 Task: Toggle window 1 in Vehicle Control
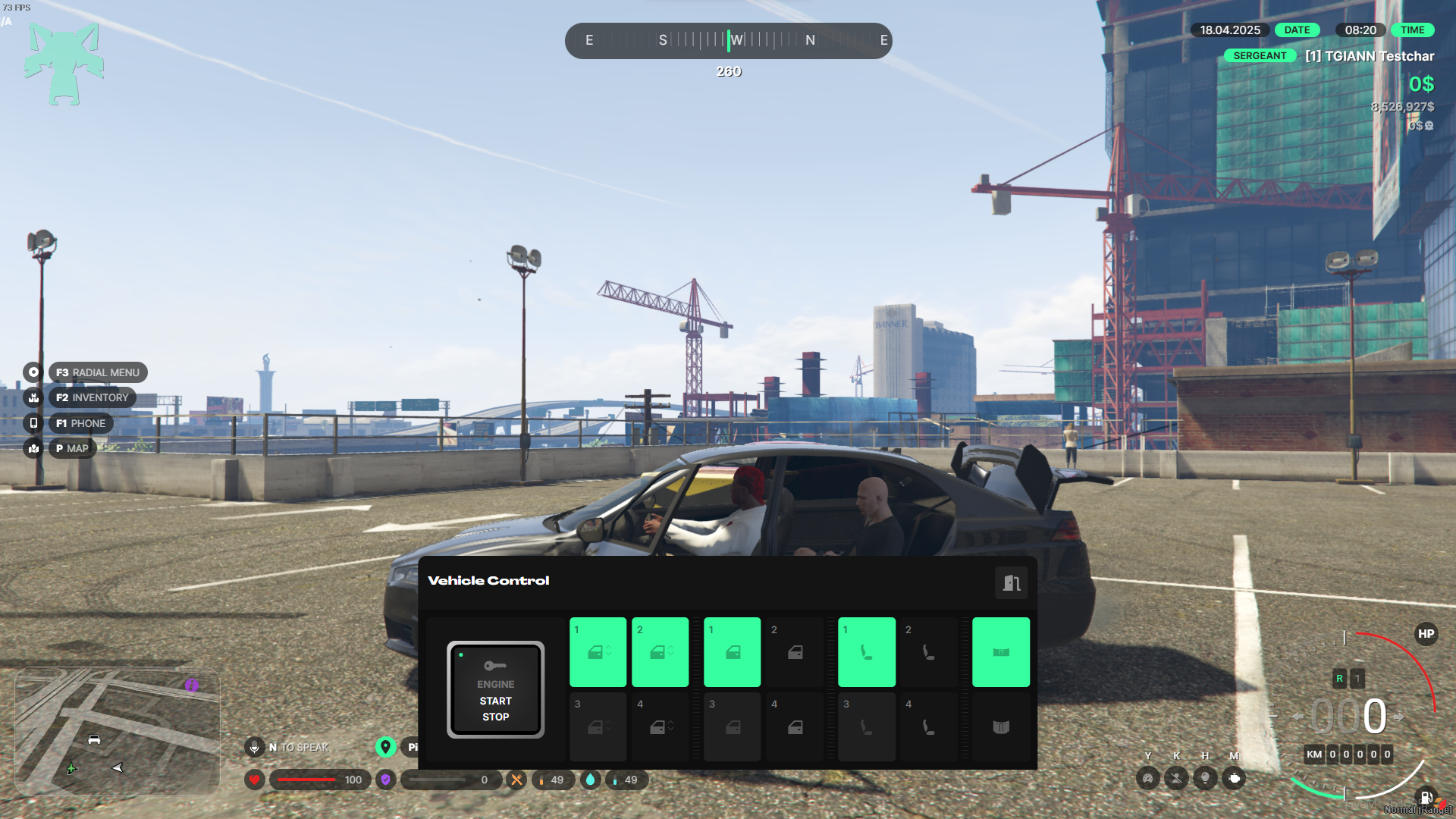(x=598, y=652)
